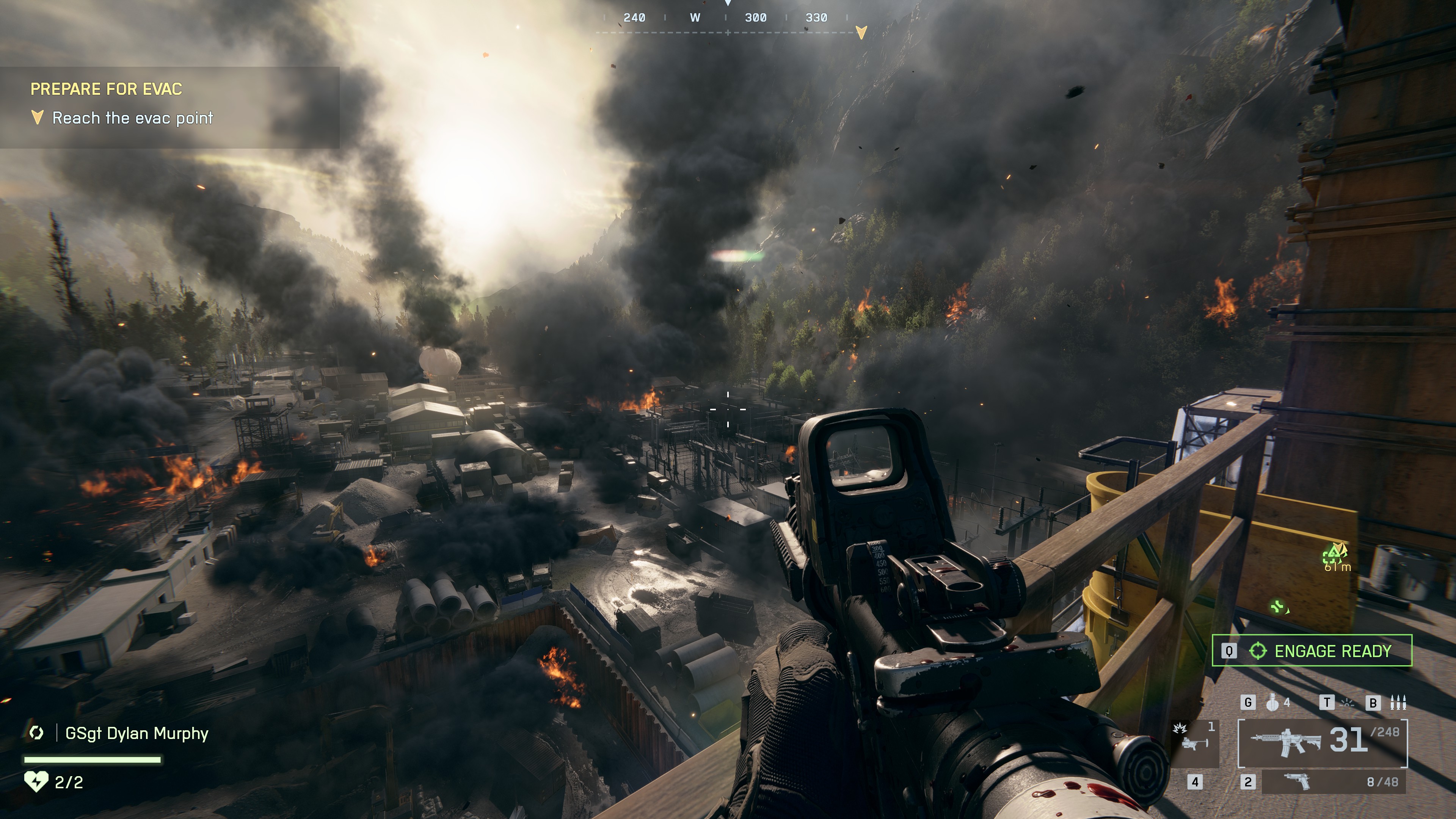This screenshot has height=819, width=1456.
Task: Select the three-bullet fire mode icon
Action: click(1398, 703)
